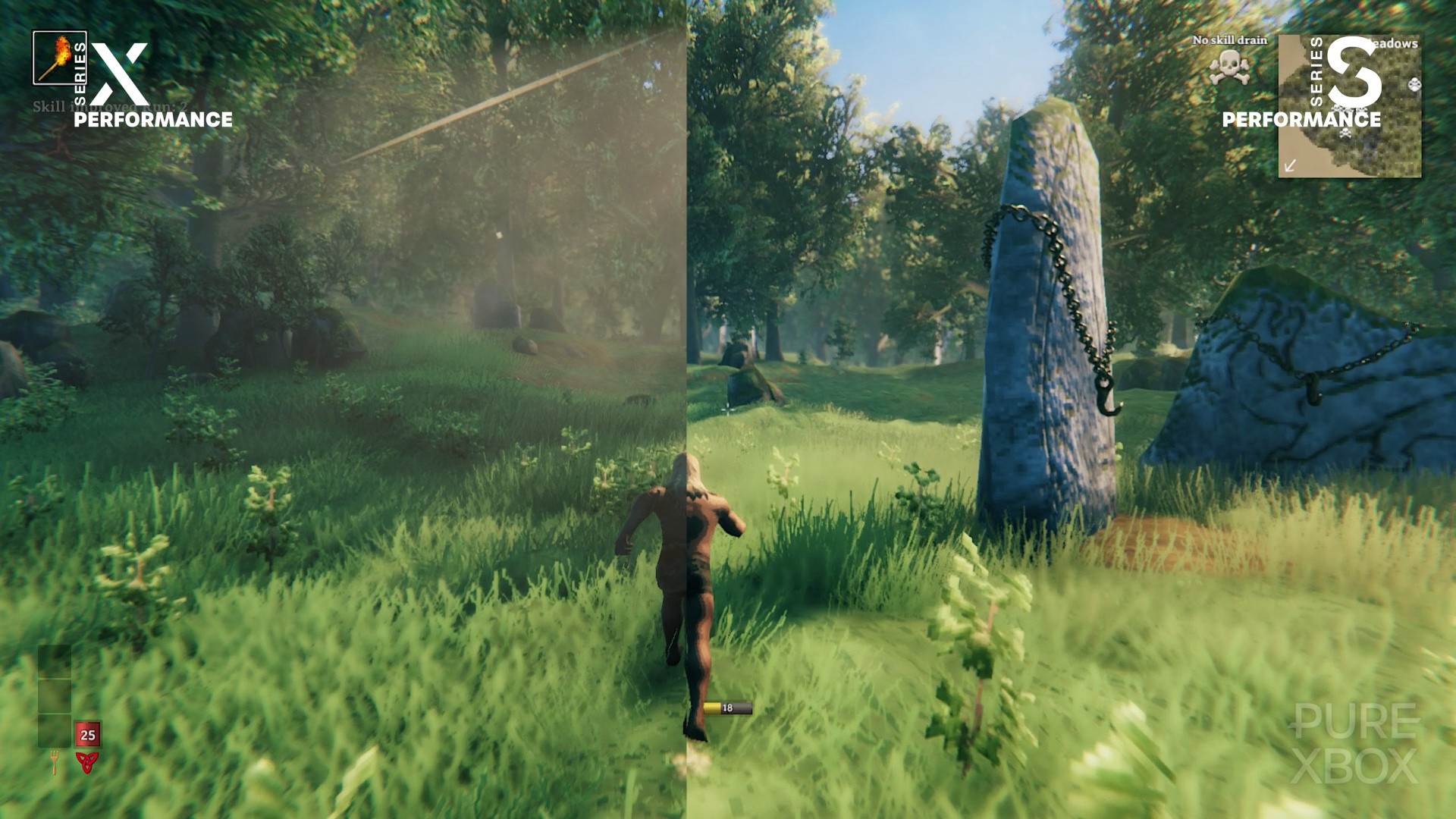
Task: Click the skull marker at the minimap's right edge
Action: (x=1414, y=85)
